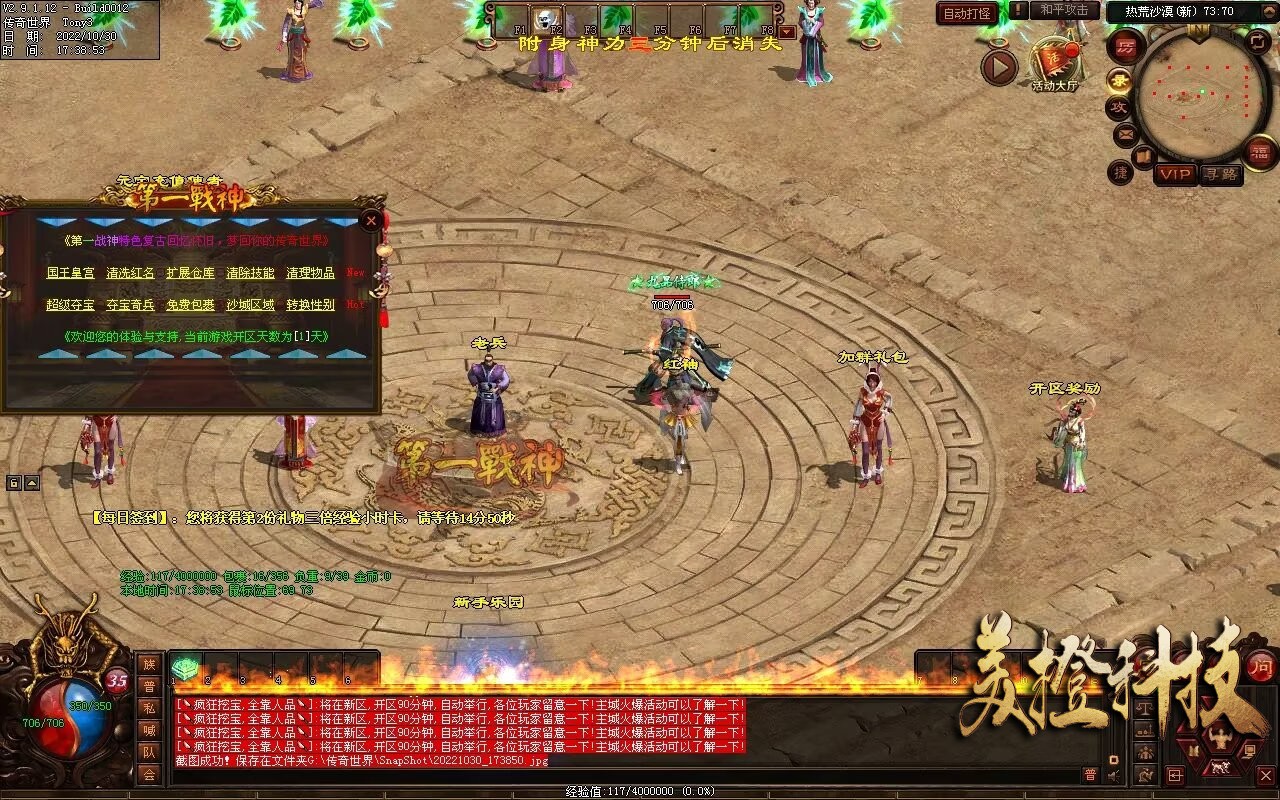Open the mail envelope icon
Image resolution: width=1280 pixels, height=800 pixels.
[1125, 133]
